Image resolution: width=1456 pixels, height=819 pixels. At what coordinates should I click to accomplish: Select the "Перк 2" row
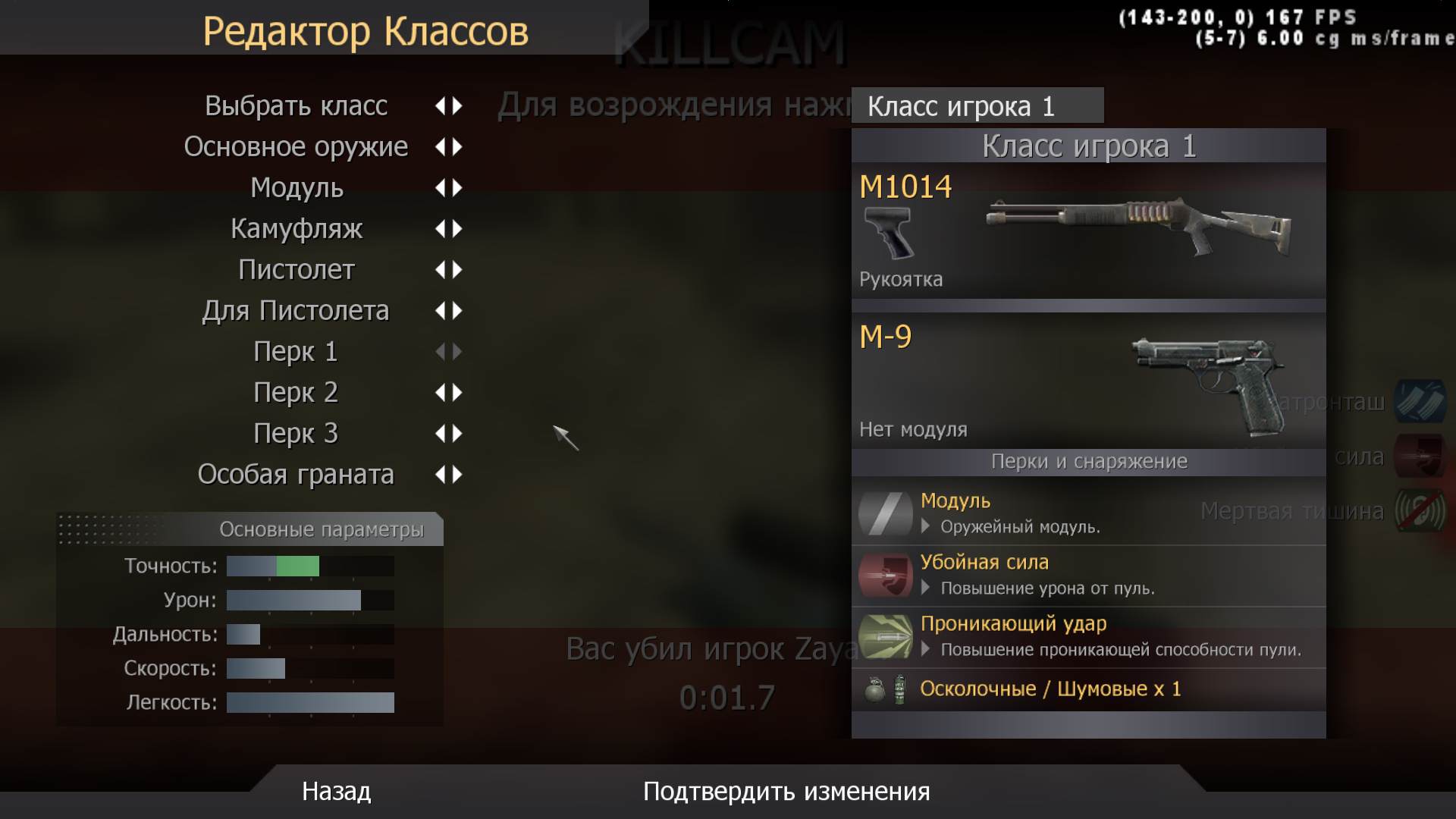296,393
